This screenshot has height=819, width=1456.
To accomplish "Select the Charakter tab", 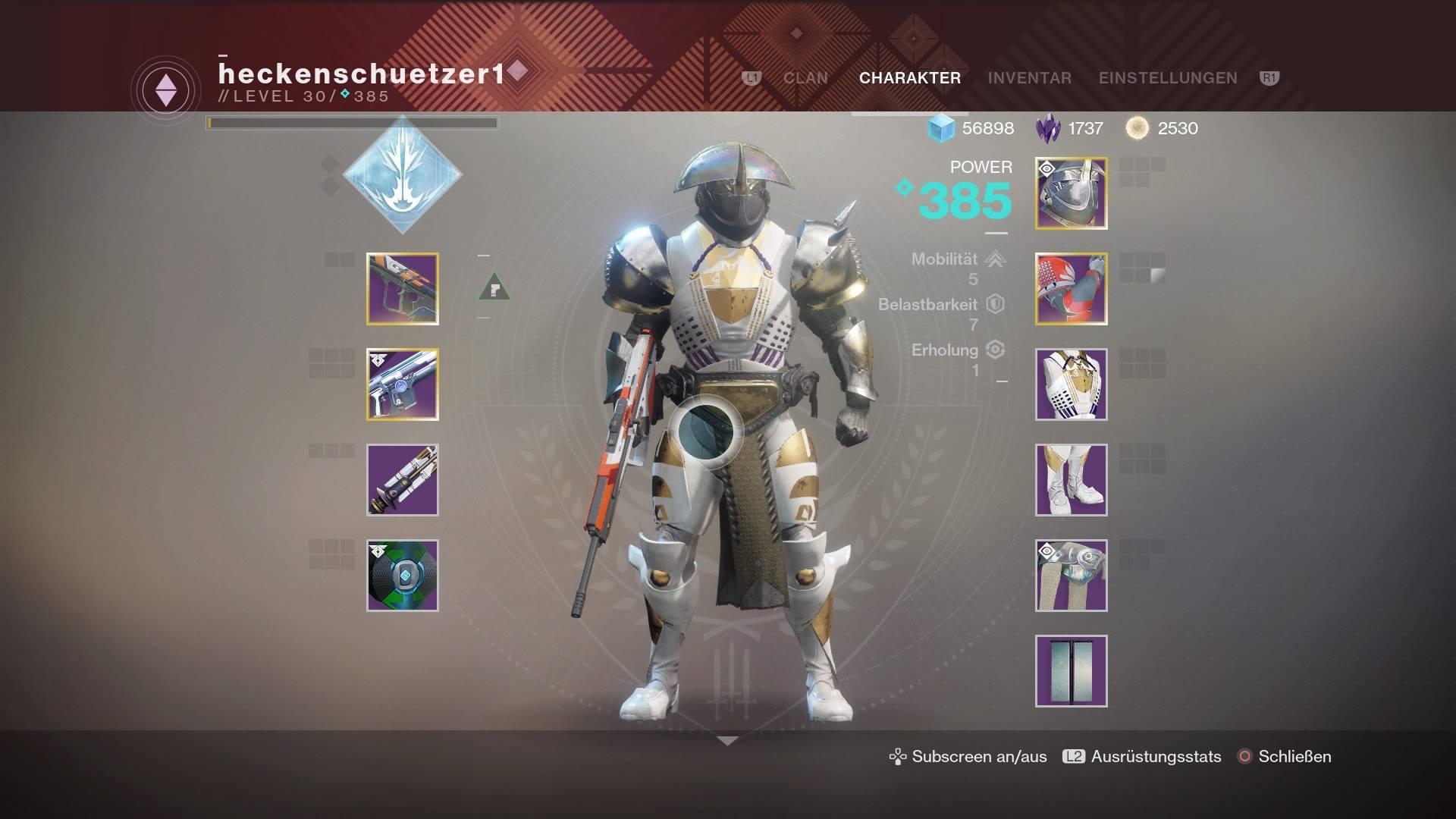I will pyautogui.click(x=909, y=78).
